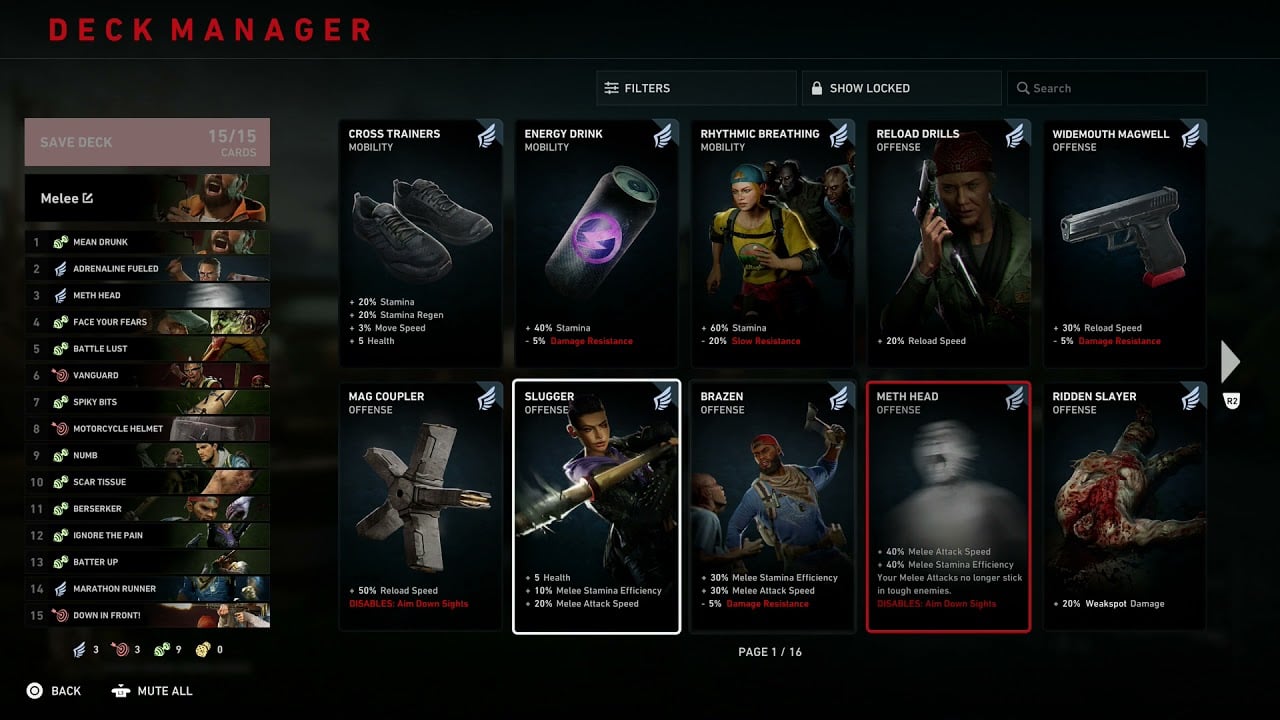Toggle Mute All
Viewport: 1280px width, 720px height.
pos(151,690)
